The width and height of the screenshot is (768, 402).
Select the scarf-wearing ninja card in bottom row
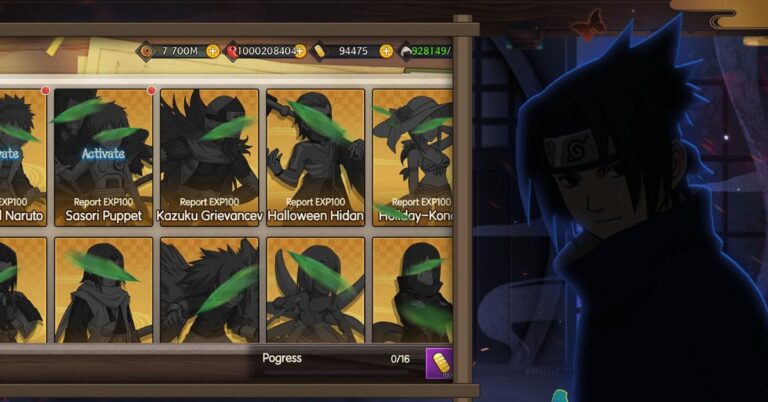click(104, 290)
